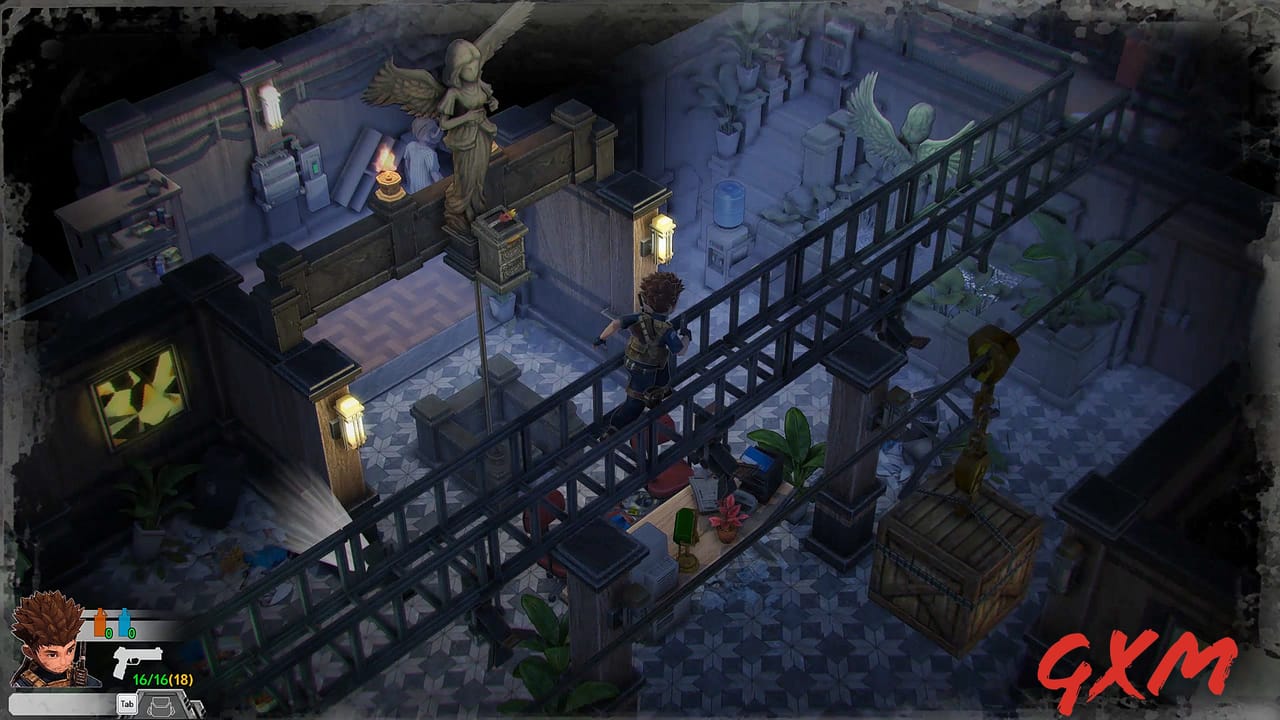Open the backpack inventory icon
The image size is (1280, 720).
tap(160, 707)
